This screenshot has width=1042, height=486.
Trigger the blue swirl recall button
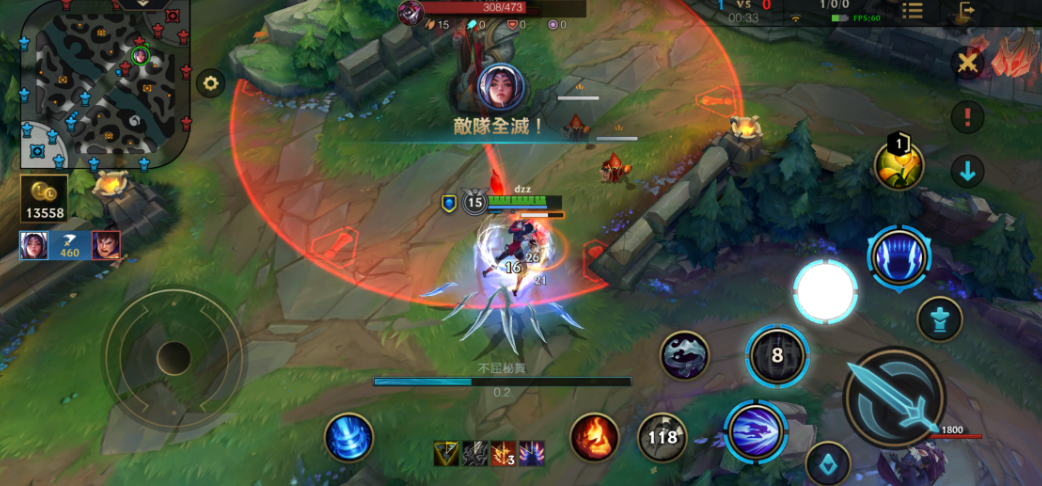tap(348, 438)
